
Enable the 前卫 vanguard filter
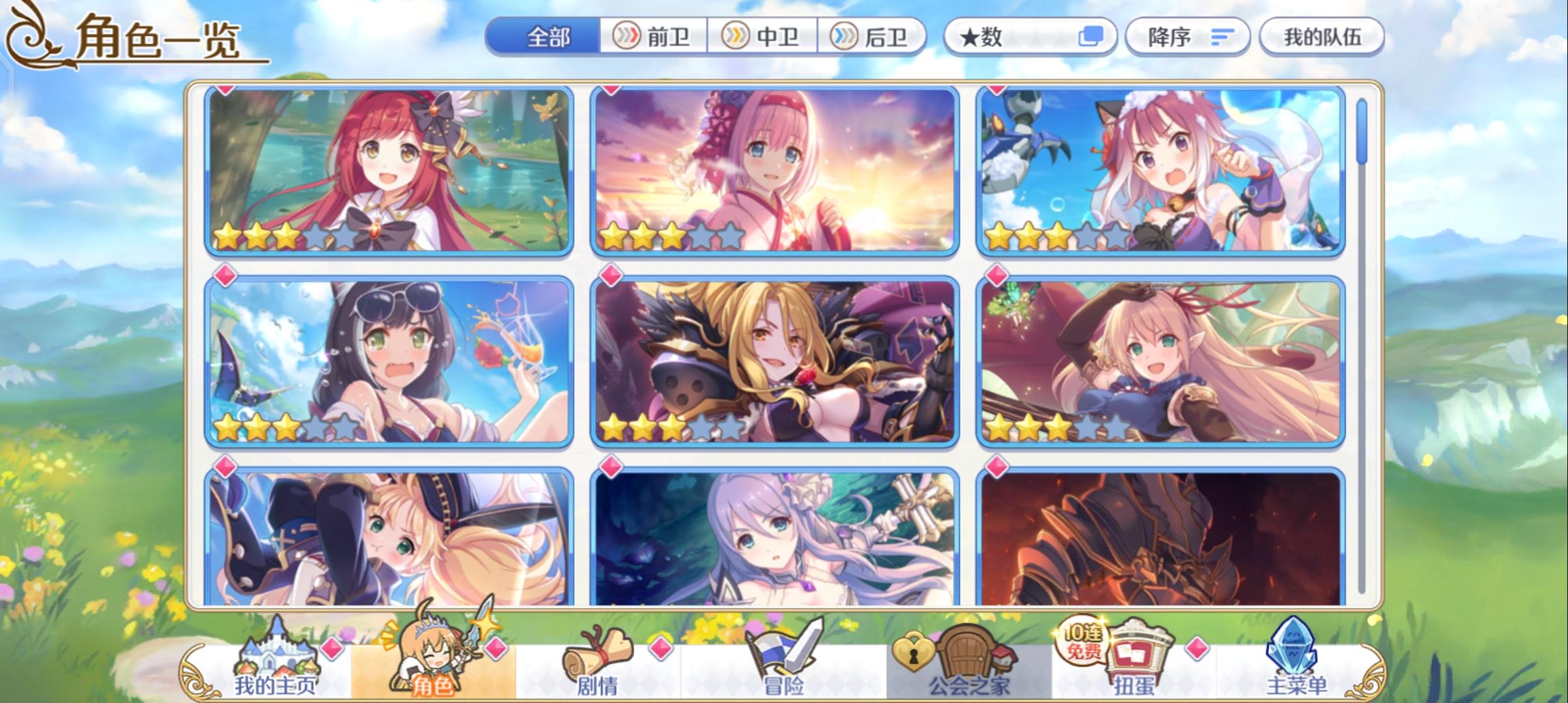(654, 37)
